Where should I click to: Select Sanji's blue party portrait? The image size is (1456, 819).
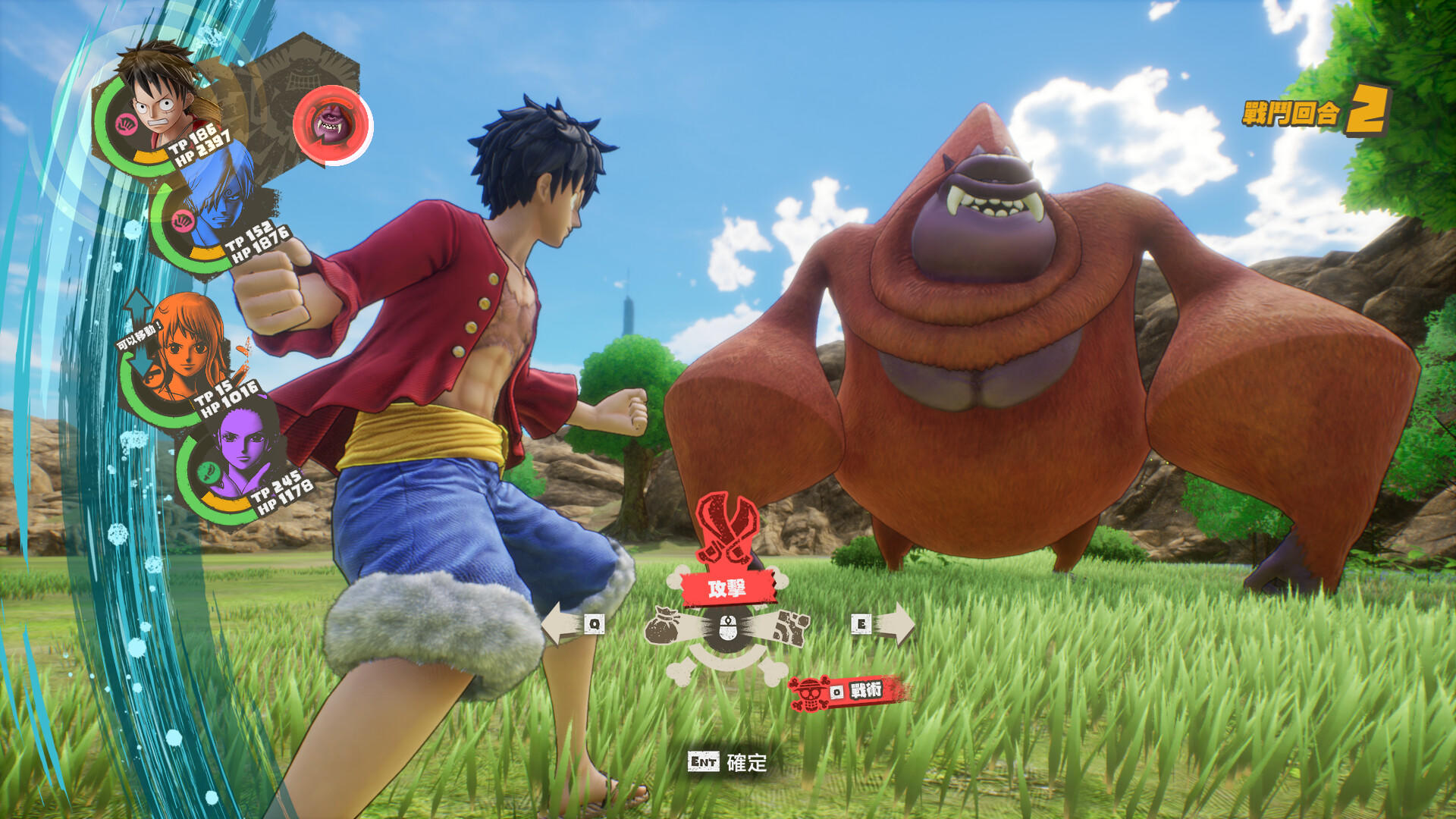[x=216, y=201]
